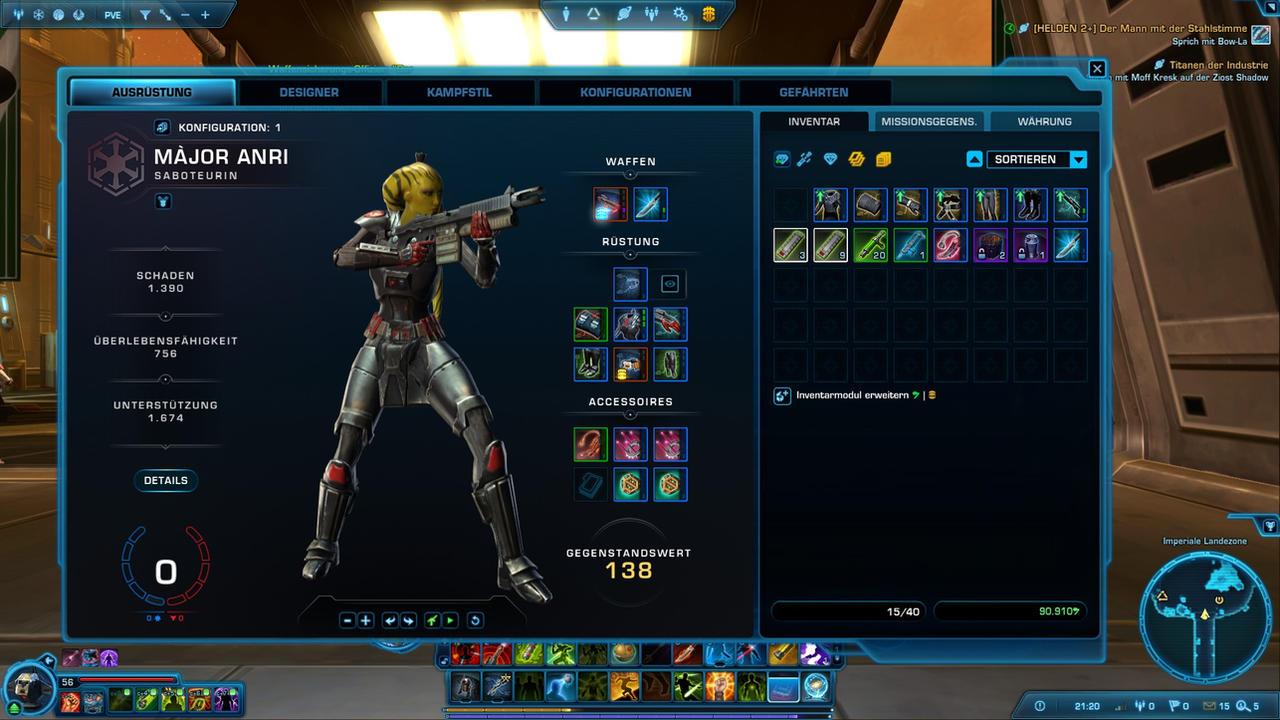Open the Kampfstil tab
The width and height of the screenshot is (1280, 720).
pos(459,92)
